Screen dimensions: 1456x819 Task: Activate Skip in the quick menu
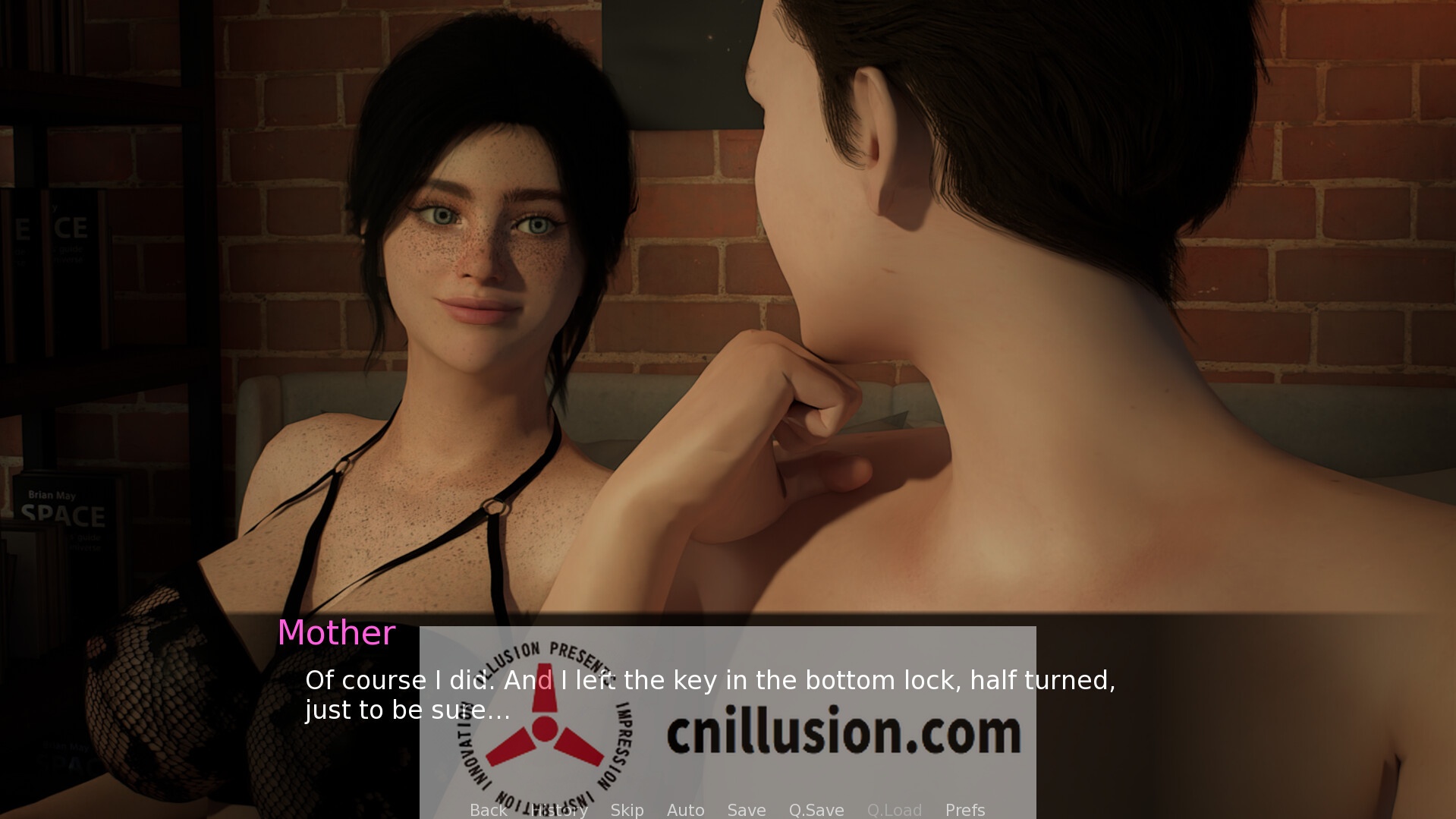click(x=627, y=810)
